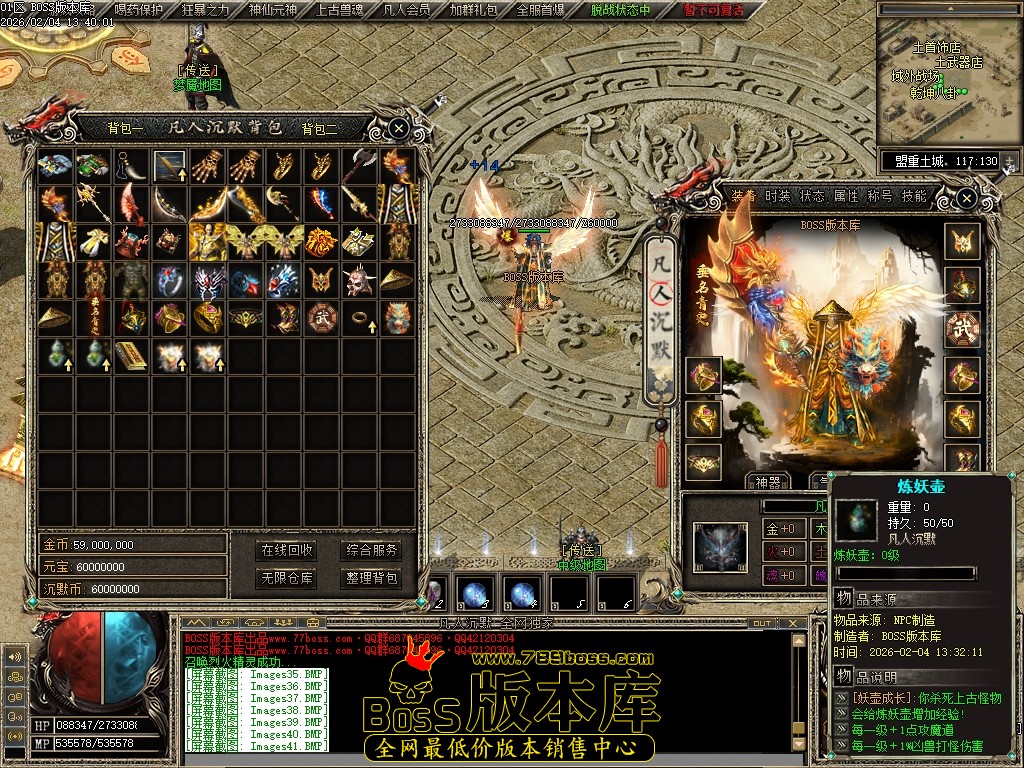Claim the 加群礼包 gift pack
Viewport: 1024px width, 768px height.
474,10
